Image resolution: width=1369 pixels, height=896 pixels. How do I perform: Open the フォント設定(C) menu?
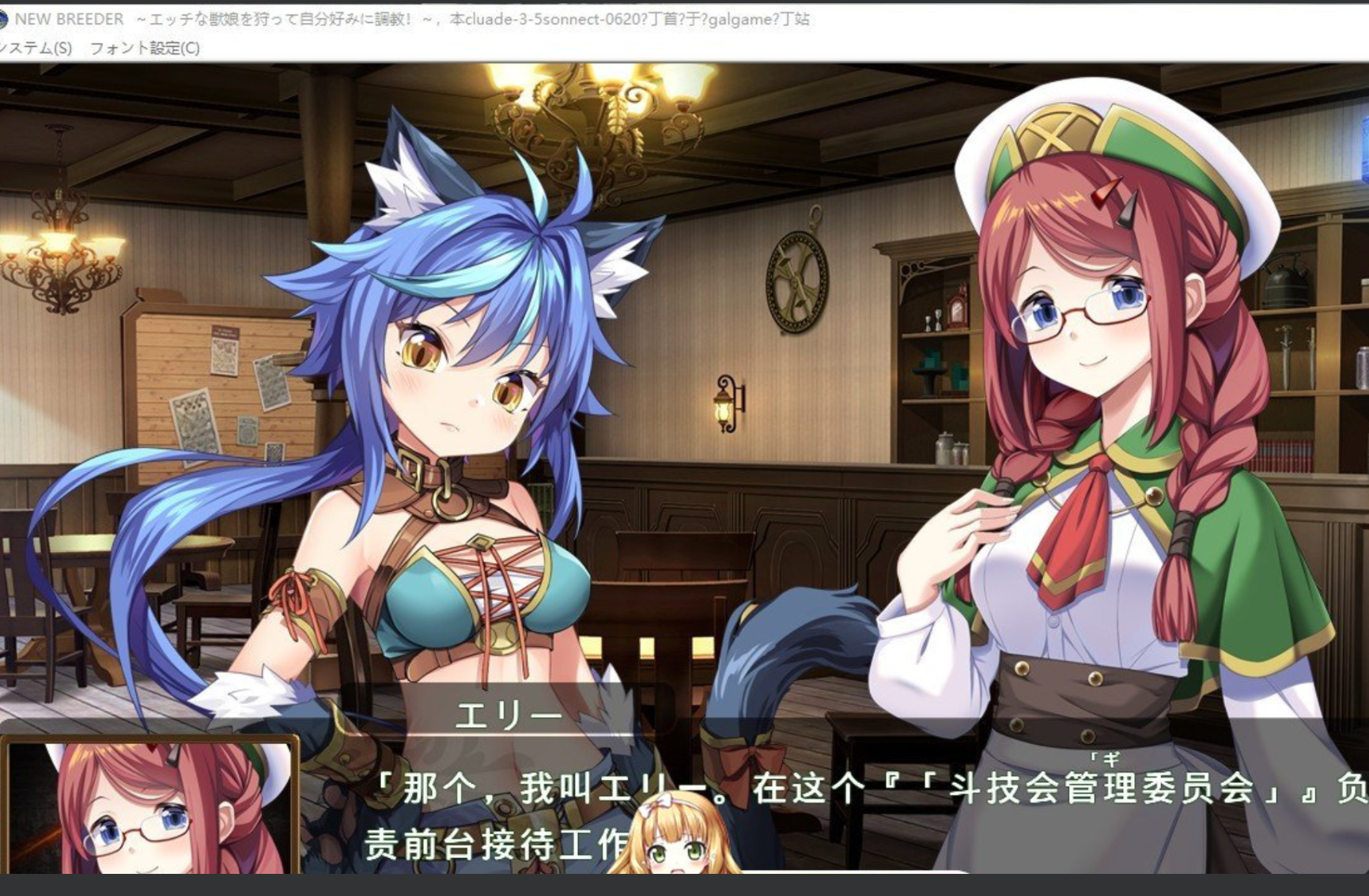click(x=144, y=48)
